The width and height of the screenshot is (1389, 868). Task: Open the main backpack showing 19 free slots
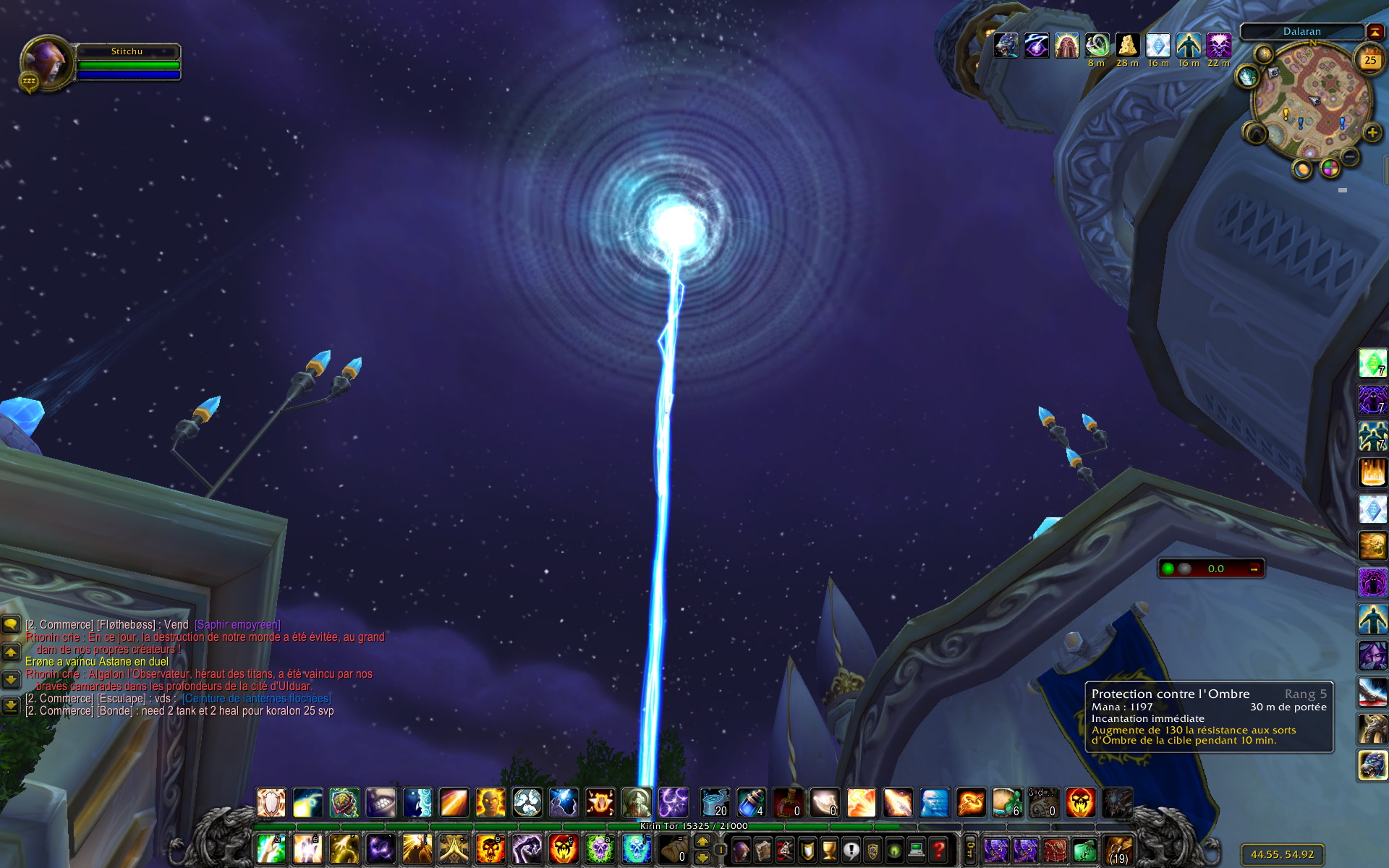click(1118, 849)
